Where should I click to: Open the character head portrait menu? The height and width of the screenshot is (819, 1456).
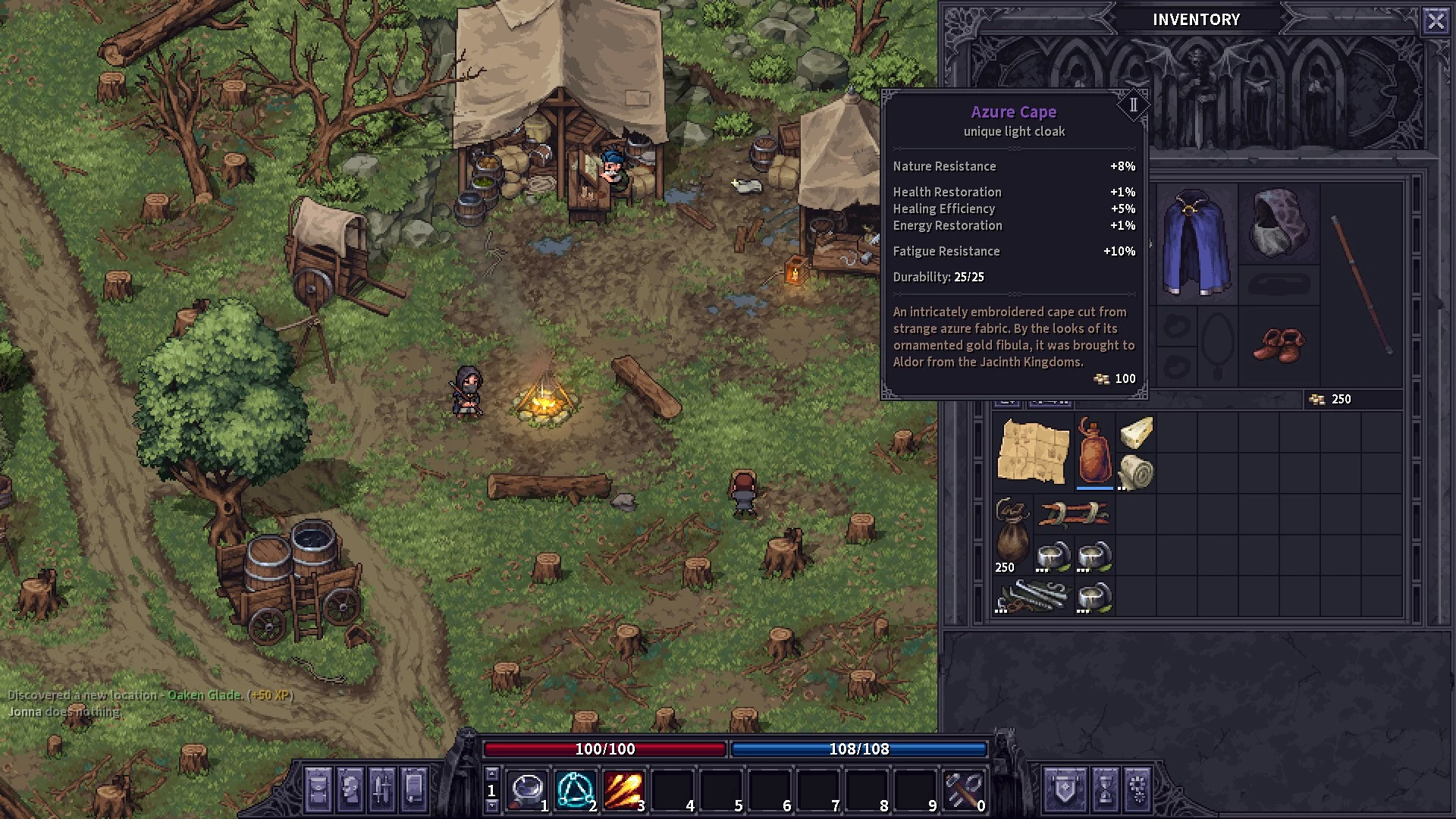pos(350,789)
